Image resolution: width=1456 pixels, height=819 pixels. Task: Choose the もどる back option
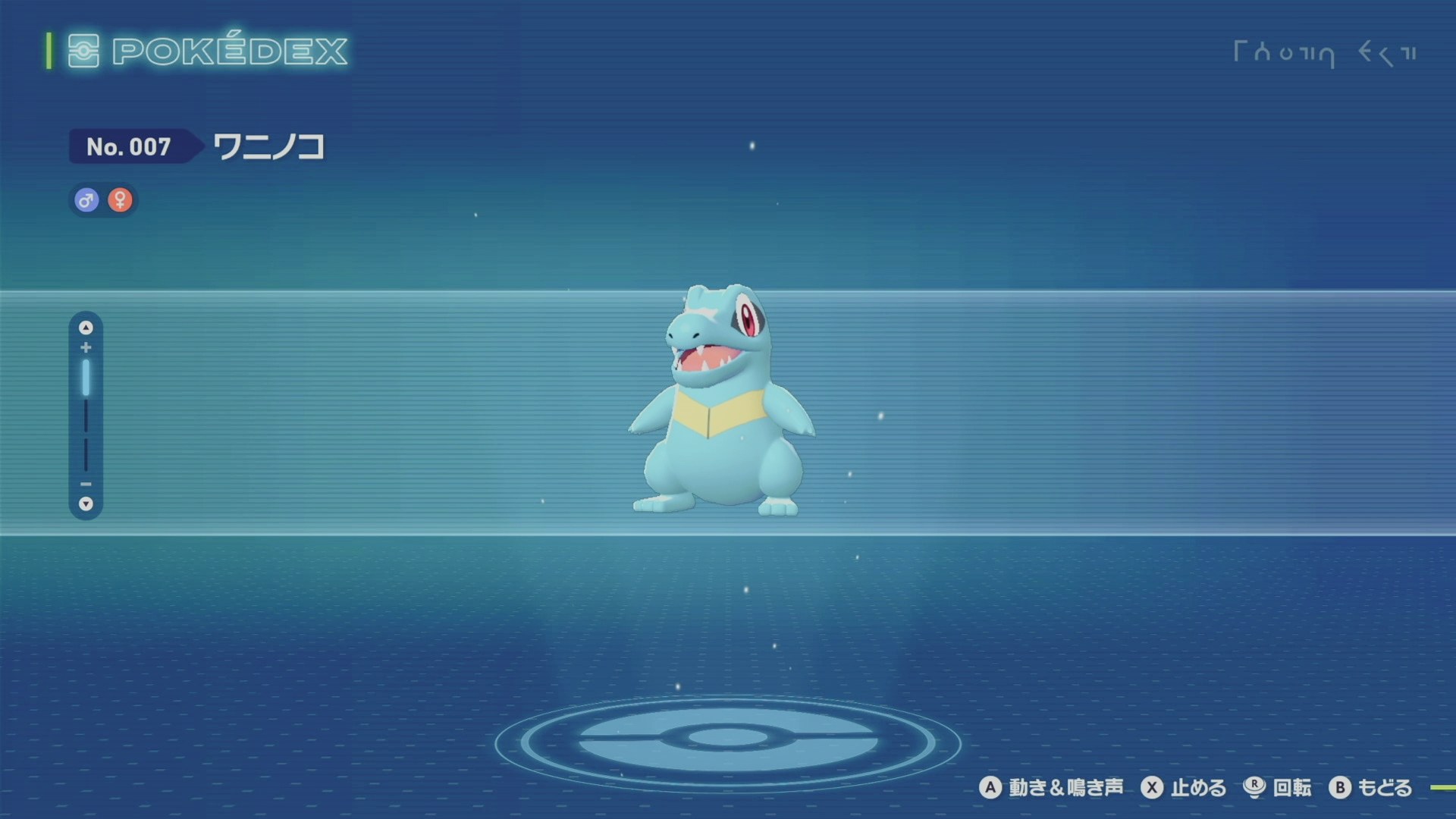[1370, 788]
